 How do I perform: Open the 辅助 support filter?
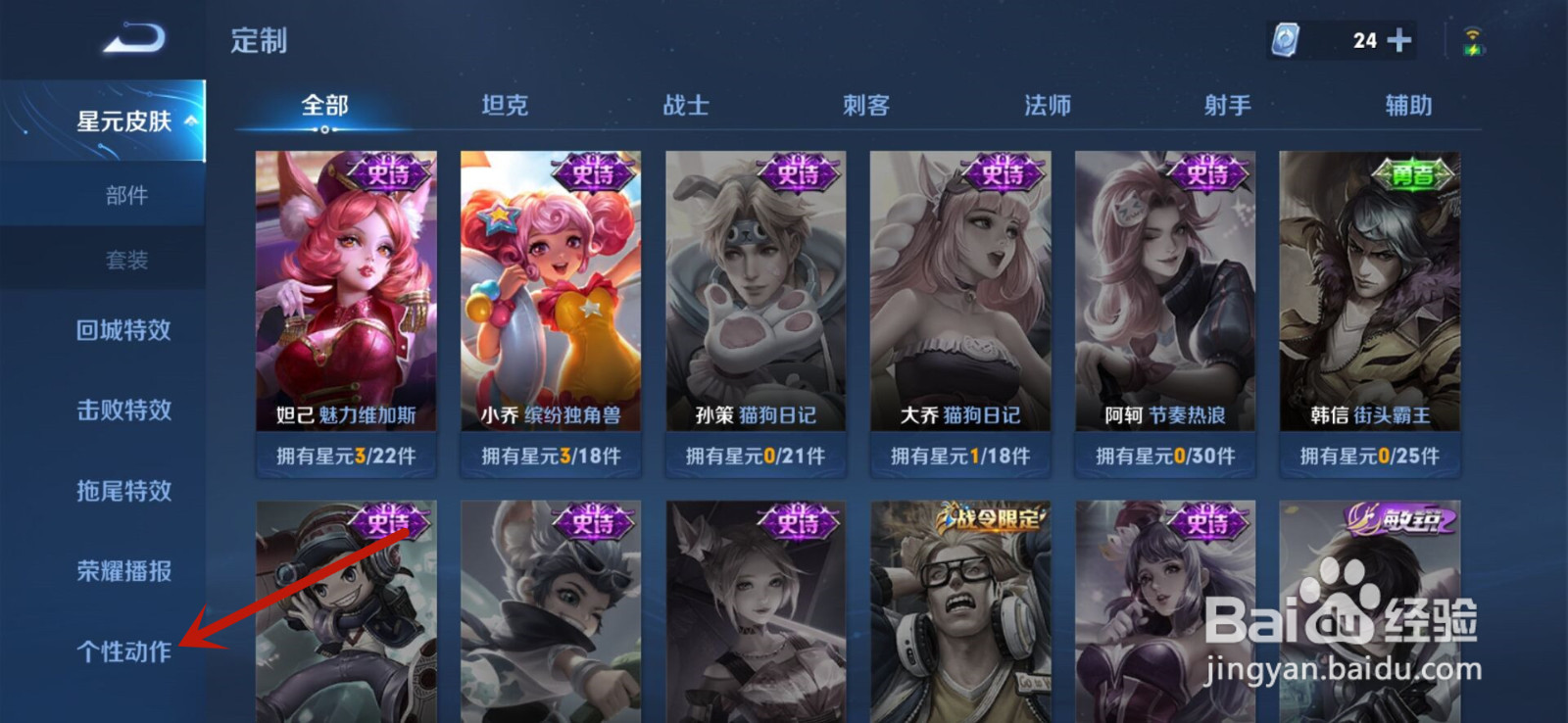tap(1405, 105)
